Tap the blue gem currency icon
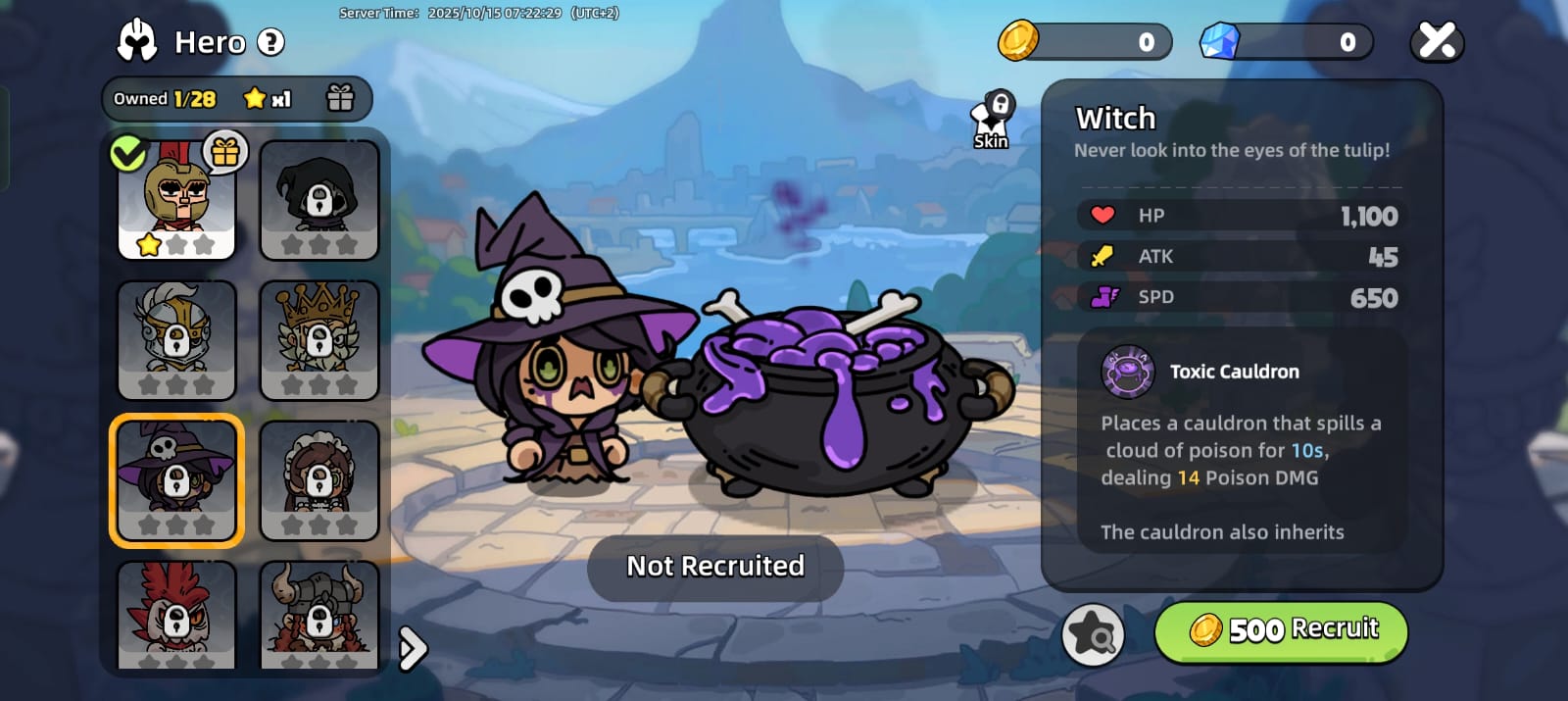Image resolution: width=1568 pixels, height=701 pixels. pos(1220,41)
